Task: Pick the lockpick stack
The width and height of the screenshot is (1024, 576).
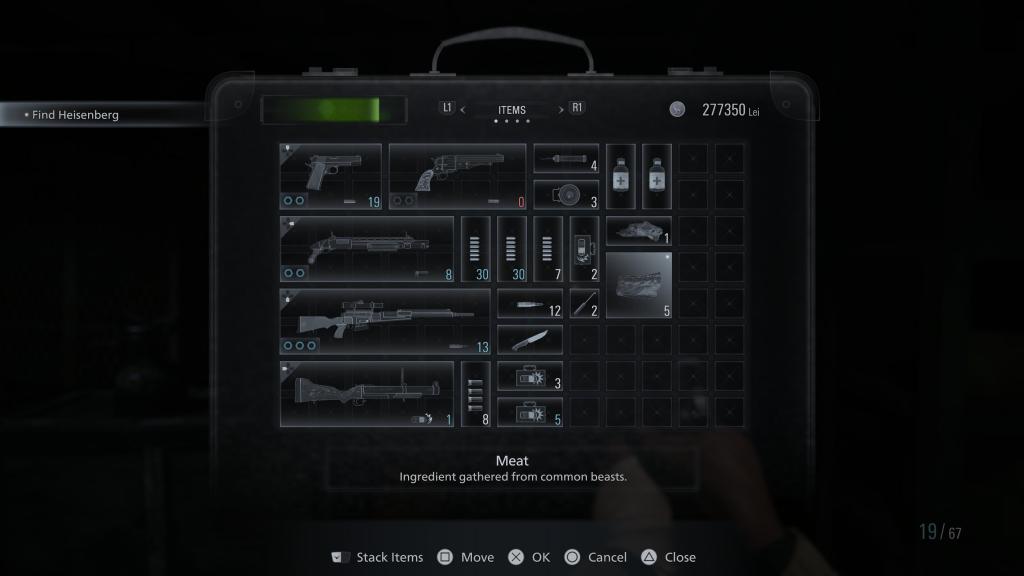Action: click(x=585, y=303)
